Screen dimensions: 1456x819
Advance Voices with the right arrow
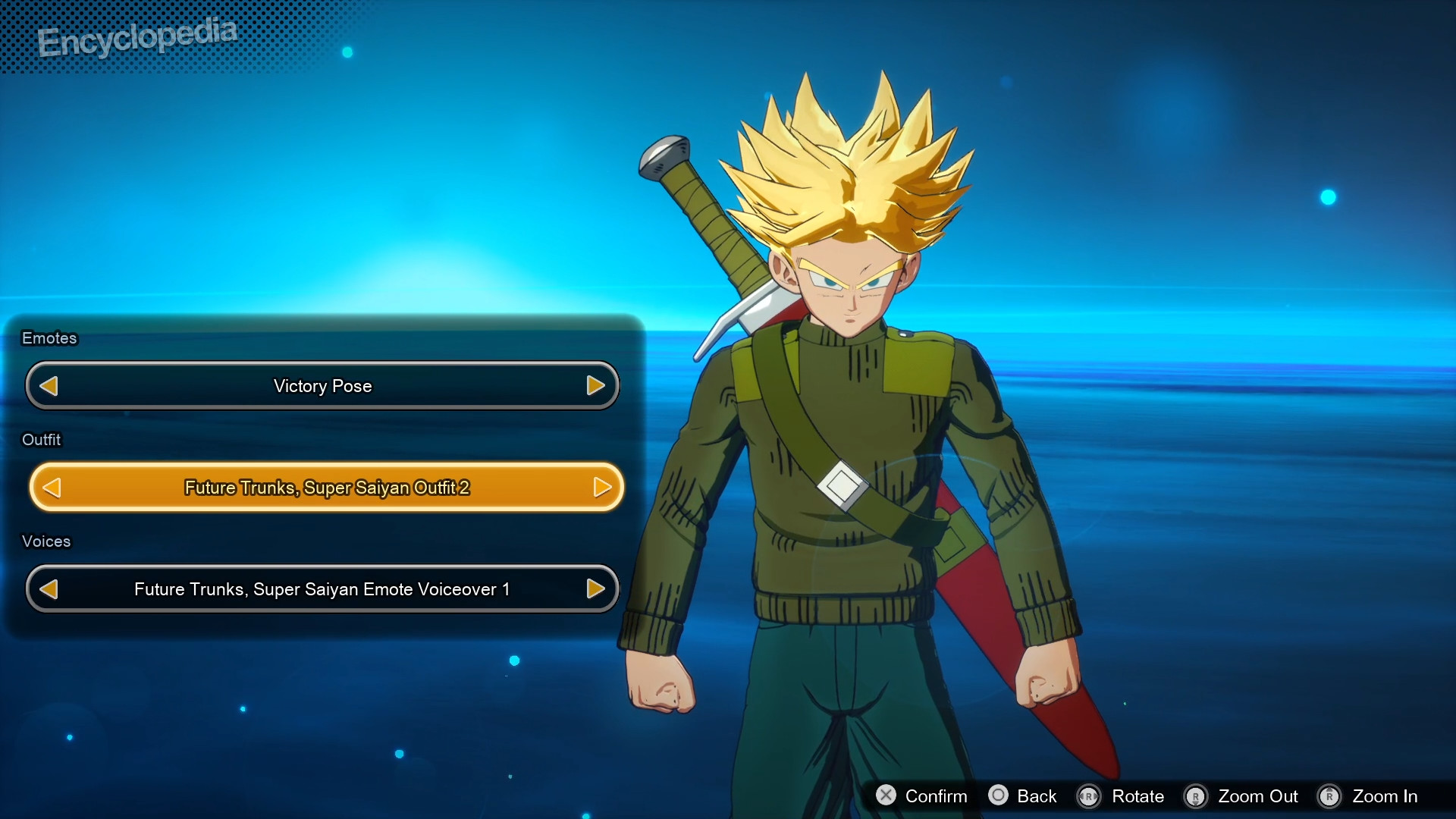(596, 588)
